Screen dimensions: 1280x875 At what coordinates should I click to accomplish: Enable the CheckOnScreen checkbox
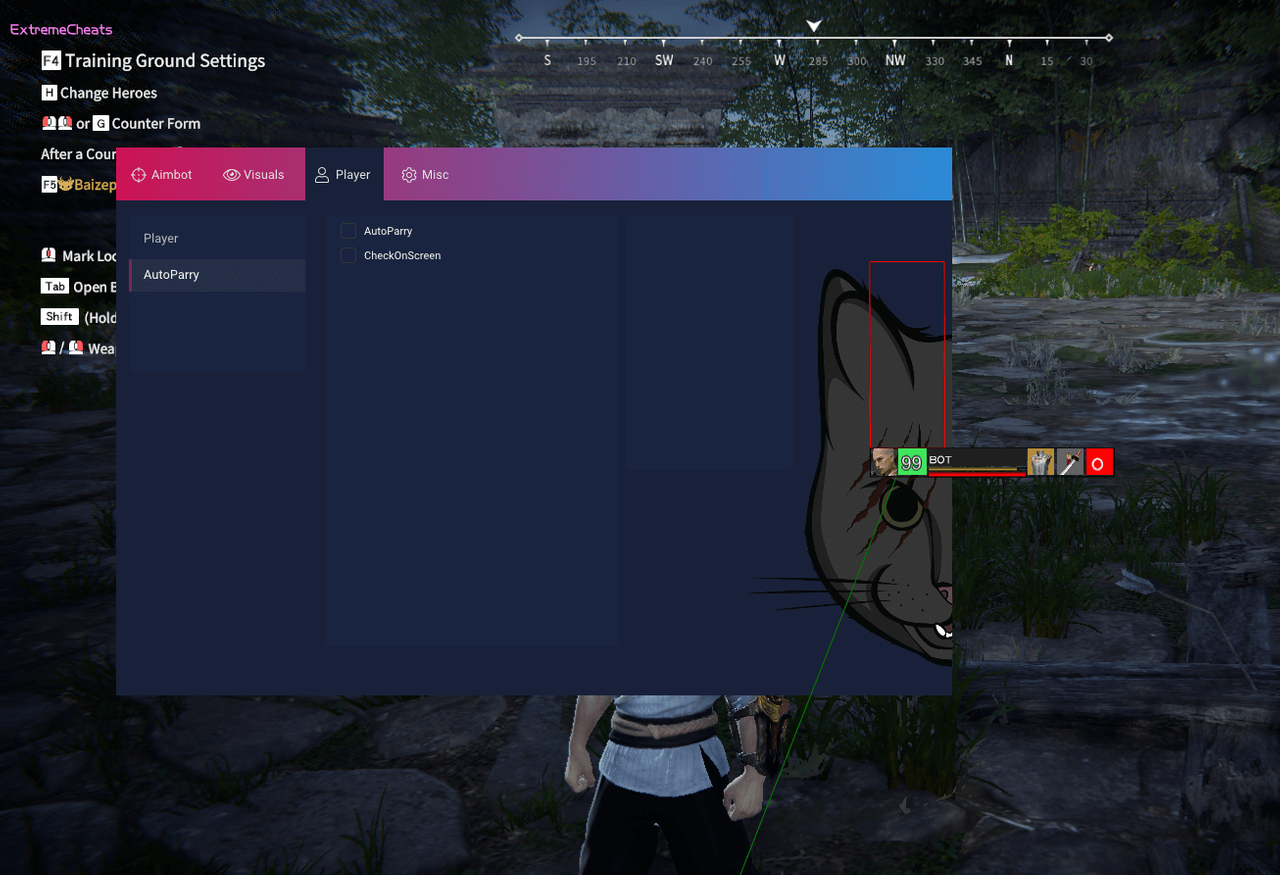pos(348,255)
